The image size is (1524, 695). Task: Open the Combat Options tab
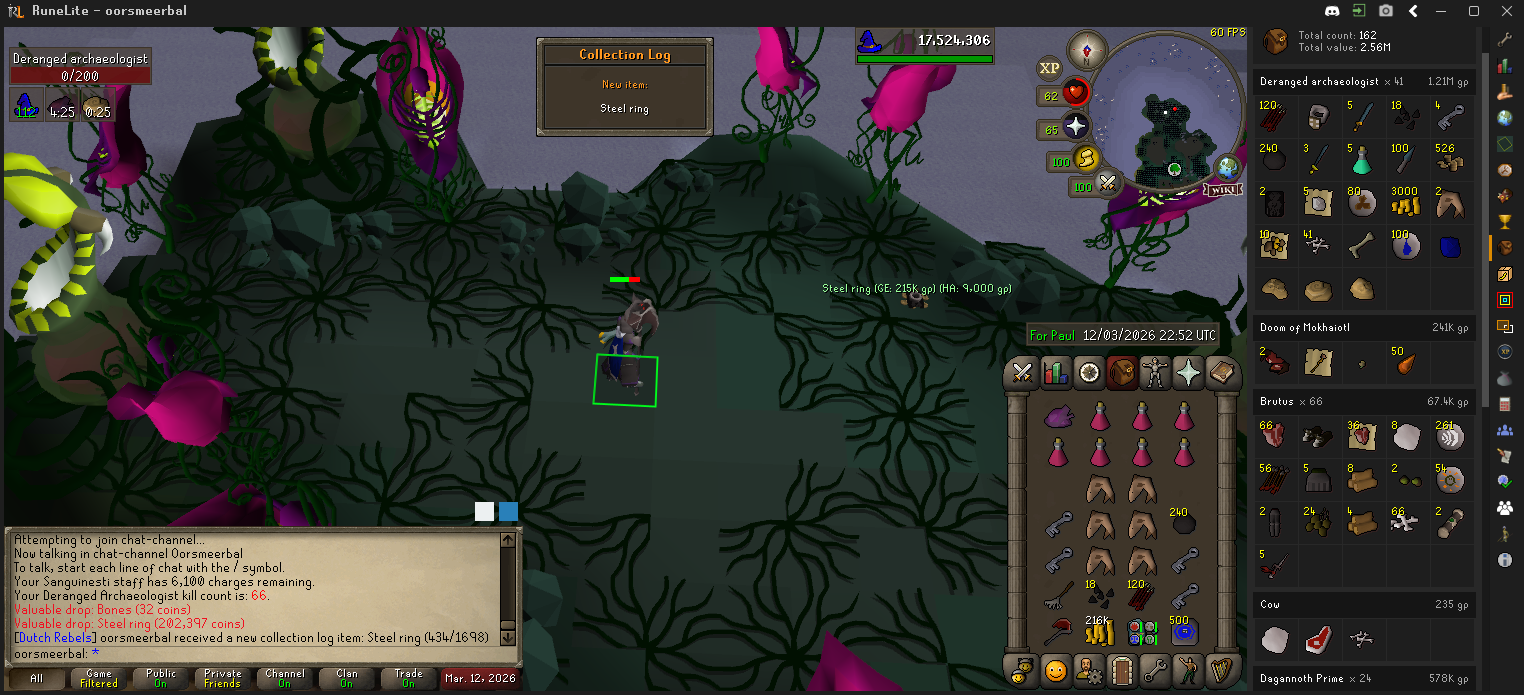(x=1022, y=373)
